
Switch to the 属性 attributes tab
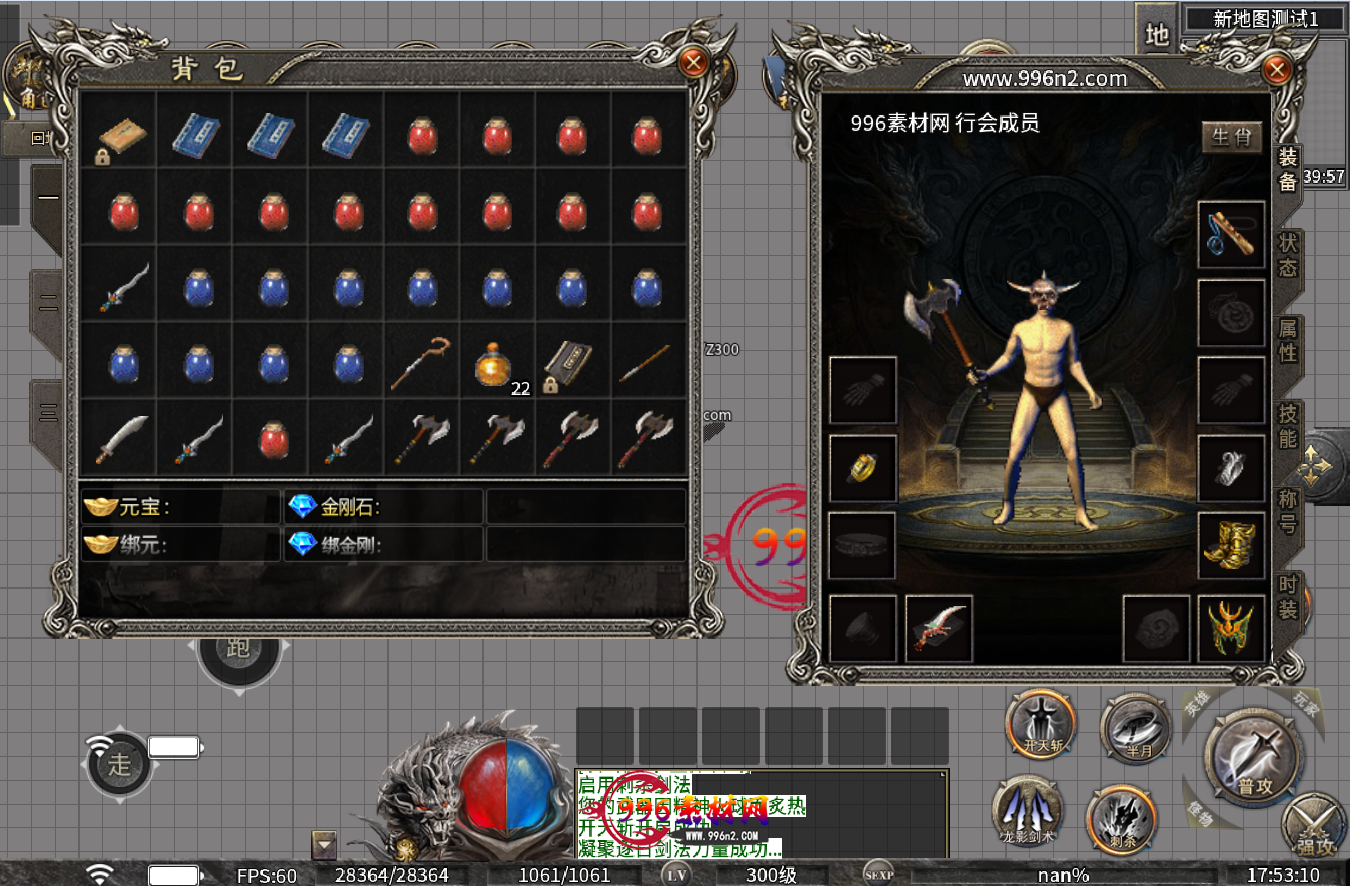(x=1288, y=340)
